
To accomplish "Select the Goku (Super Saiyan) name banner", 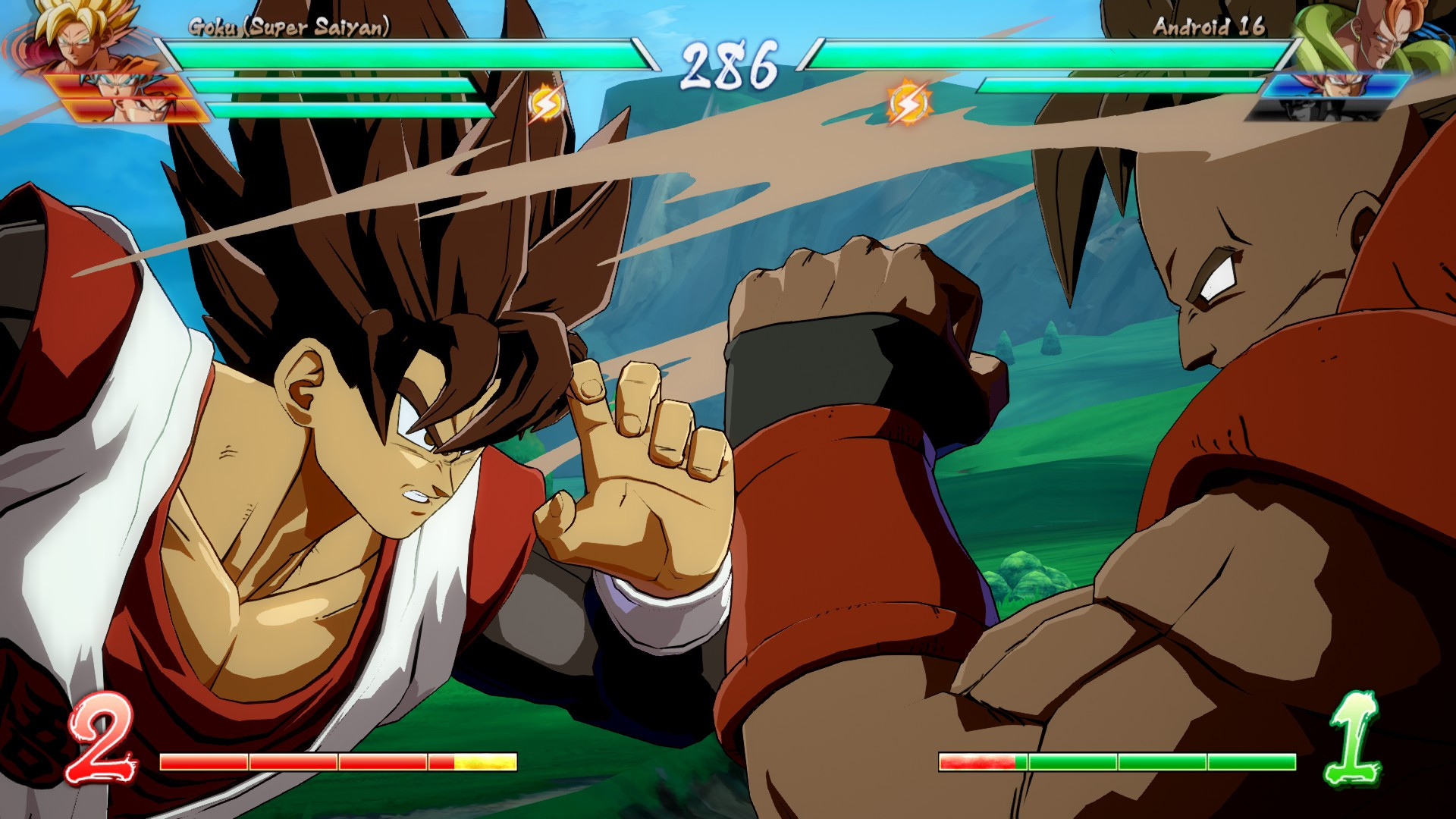I will 290,25.
